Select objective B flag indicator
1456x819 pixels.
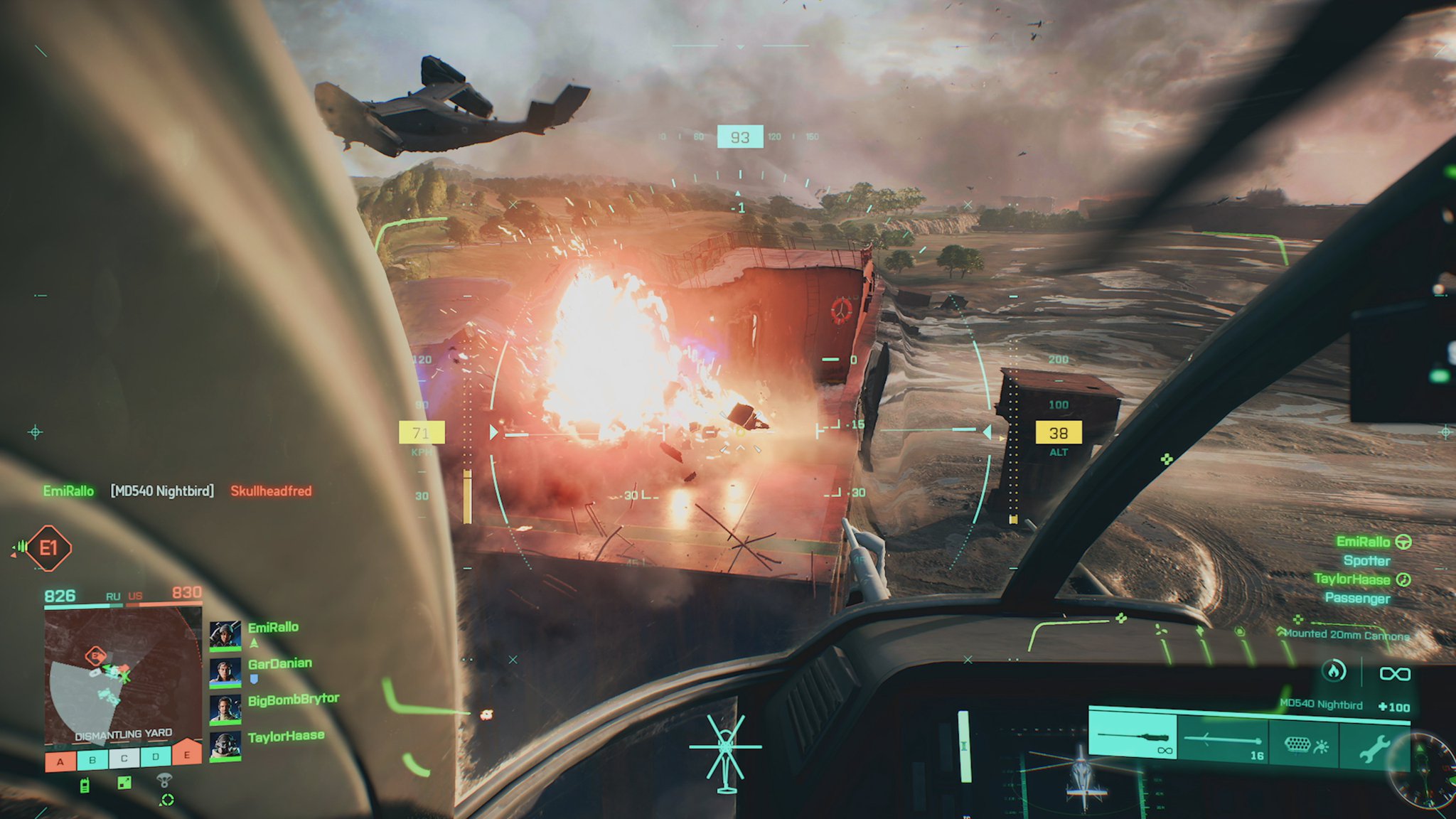(x=92, y=760)
